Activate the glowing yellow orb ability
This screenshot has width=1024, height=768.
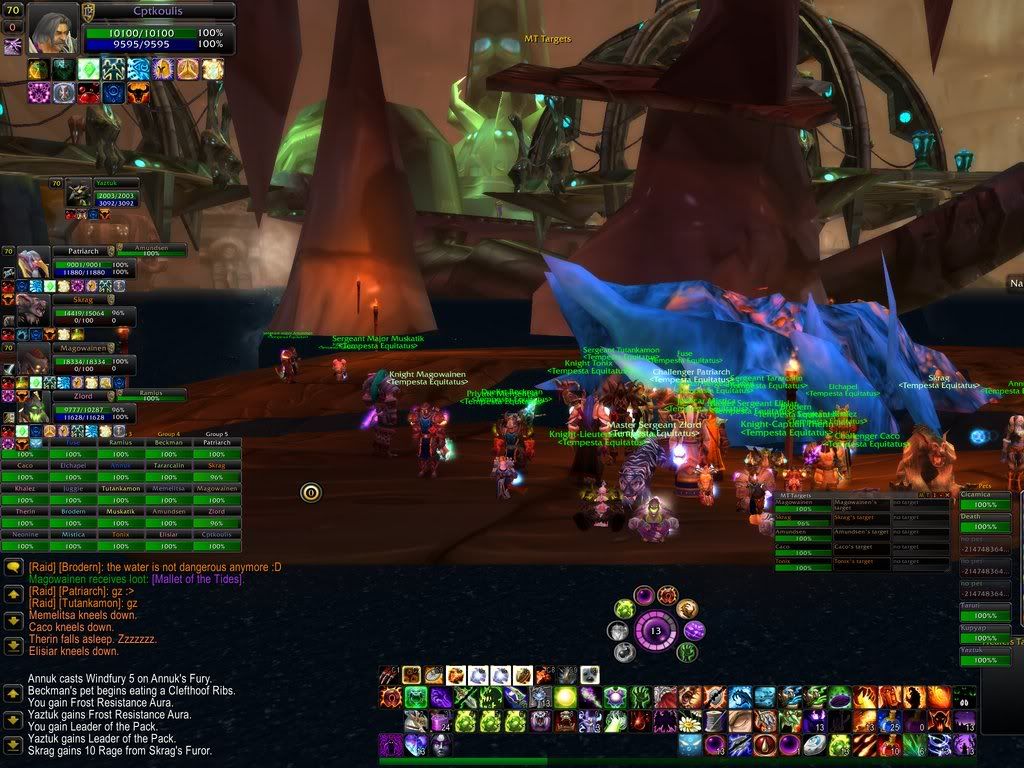[x=566, y=697]
